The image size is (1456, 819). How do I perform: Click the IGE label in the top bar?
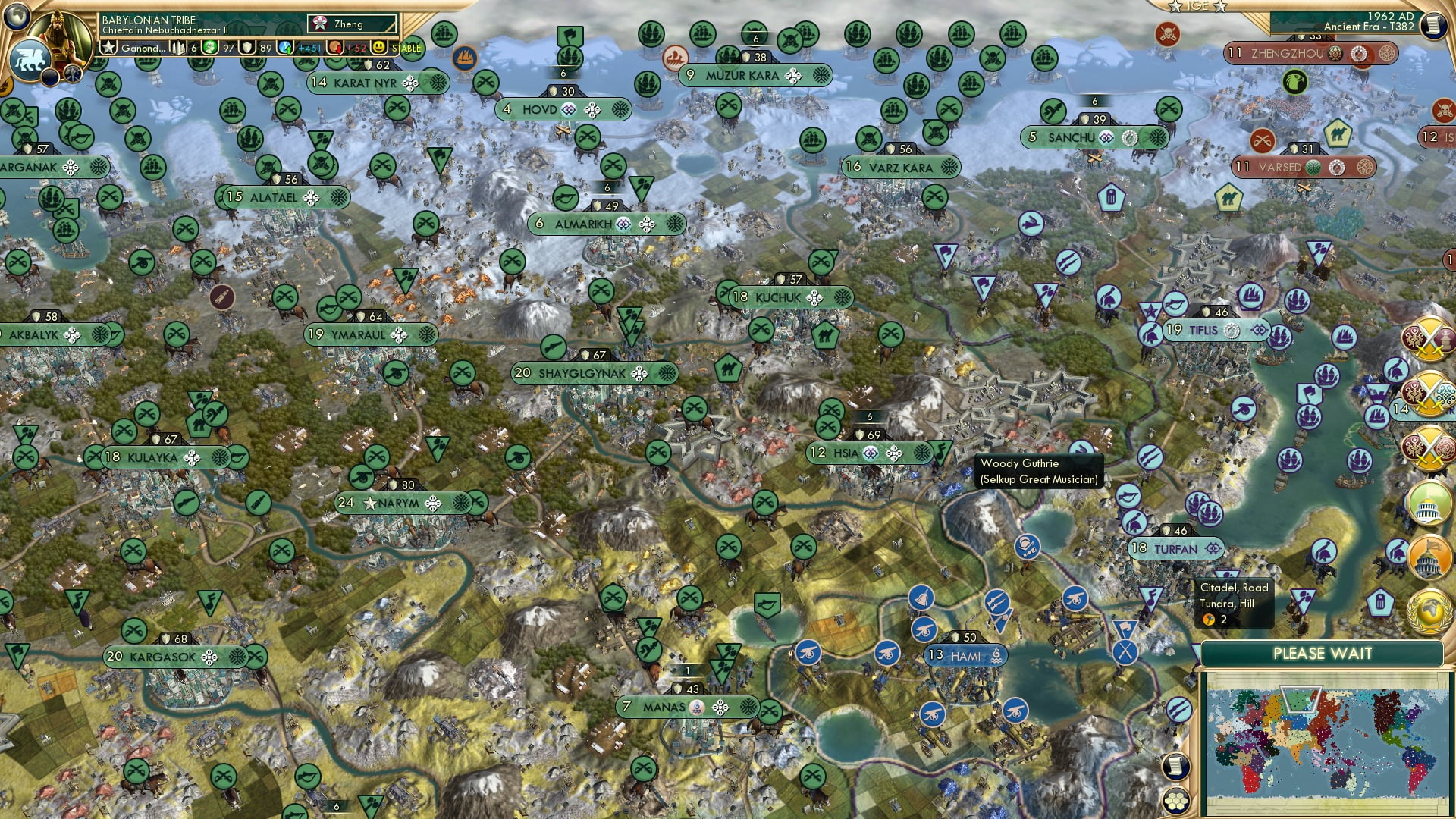[1198, 6]
